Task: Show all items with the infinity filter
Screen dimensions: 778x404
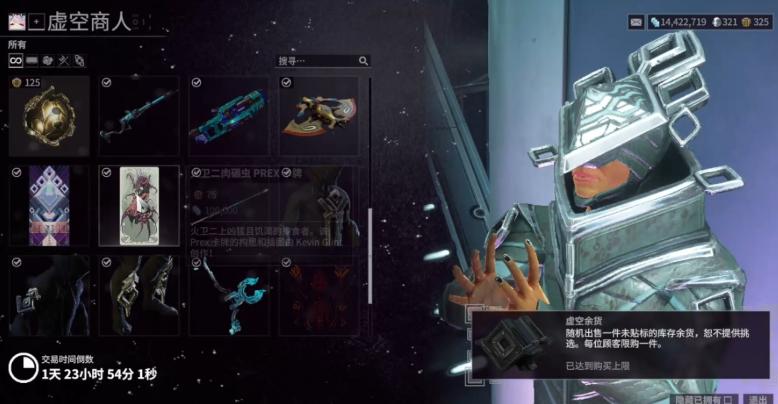Action: tap(16, 61)
